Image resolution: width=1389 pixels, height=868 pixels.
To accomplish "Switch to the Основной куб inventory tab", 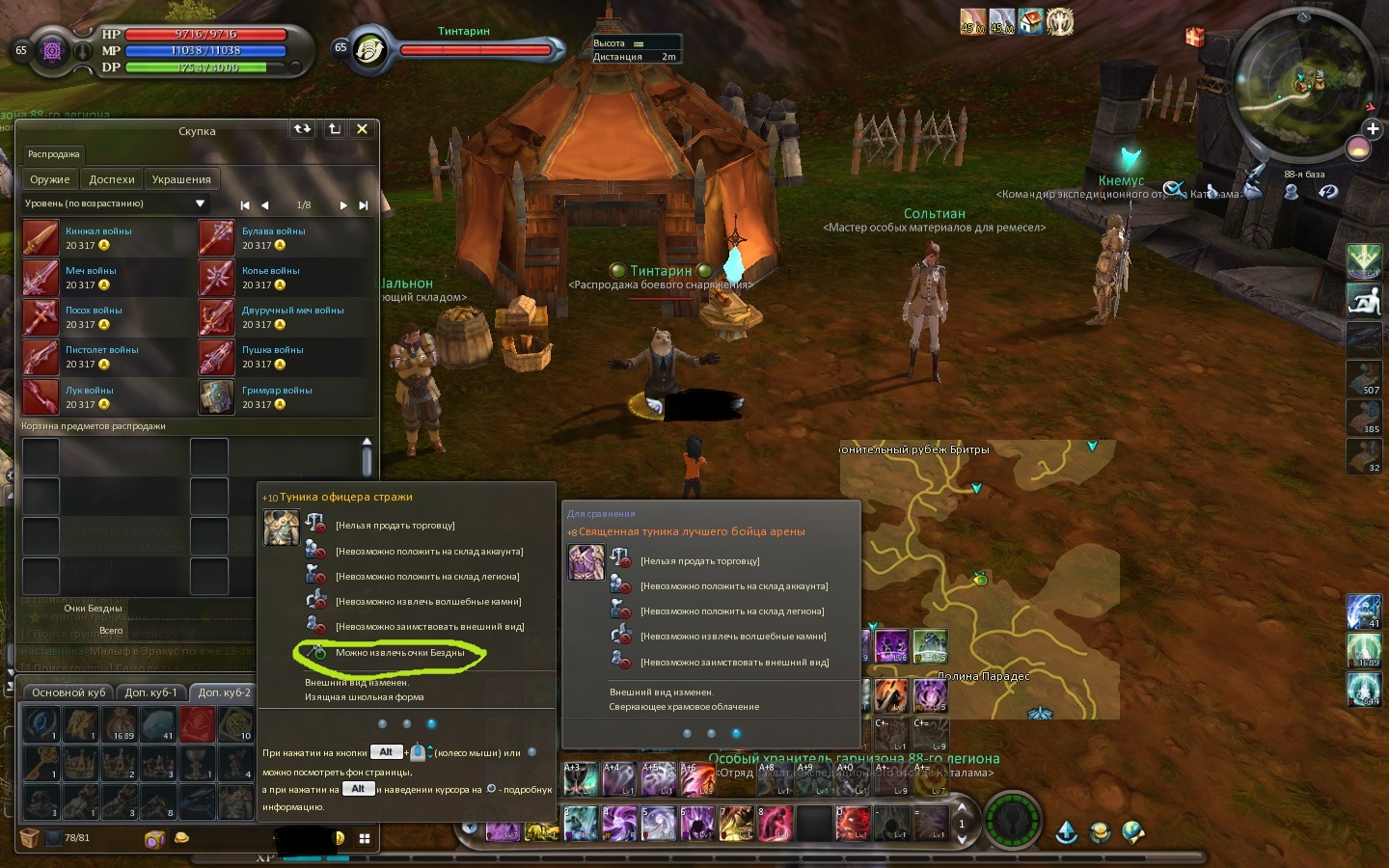I will [68, 692].
